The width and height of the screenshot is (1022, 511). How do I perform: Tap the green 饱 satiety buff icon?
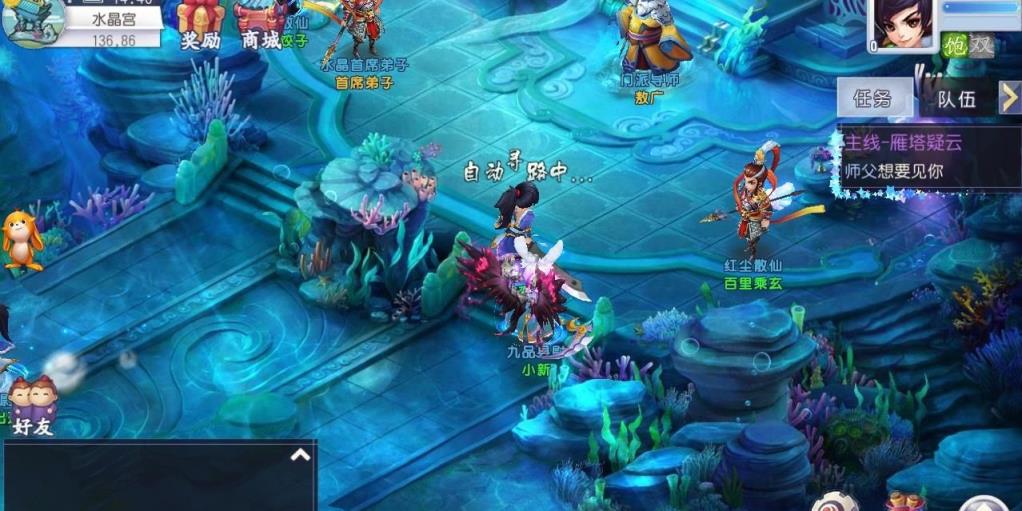(955, 44)
